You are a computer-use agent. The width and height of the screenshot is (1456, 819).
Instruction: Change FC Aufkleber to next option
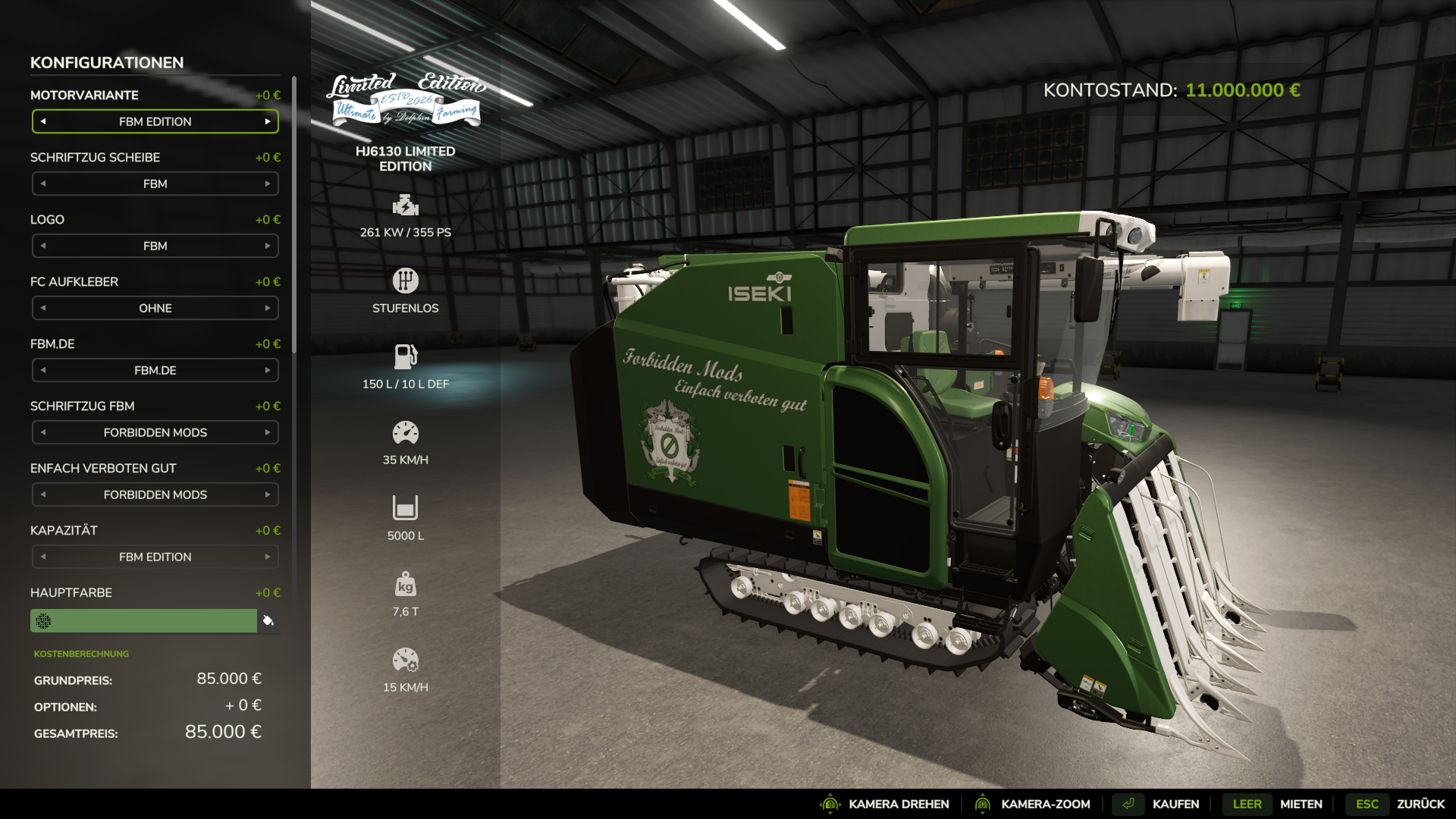tap(268, 308)
